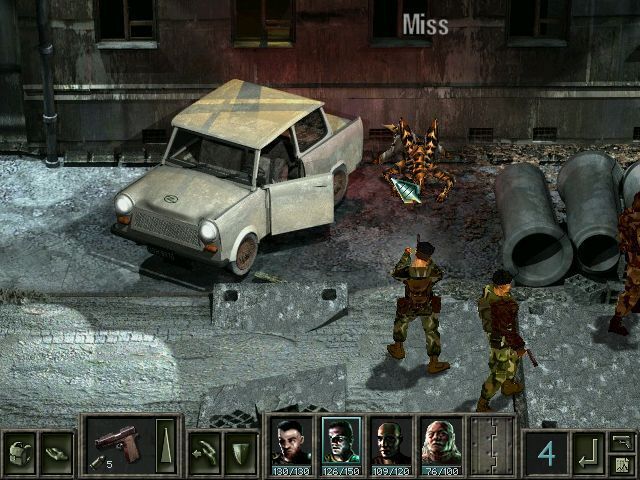End turn with the return arrow button
This screenshot has width=640, height=480.
(x=590, y=452)
